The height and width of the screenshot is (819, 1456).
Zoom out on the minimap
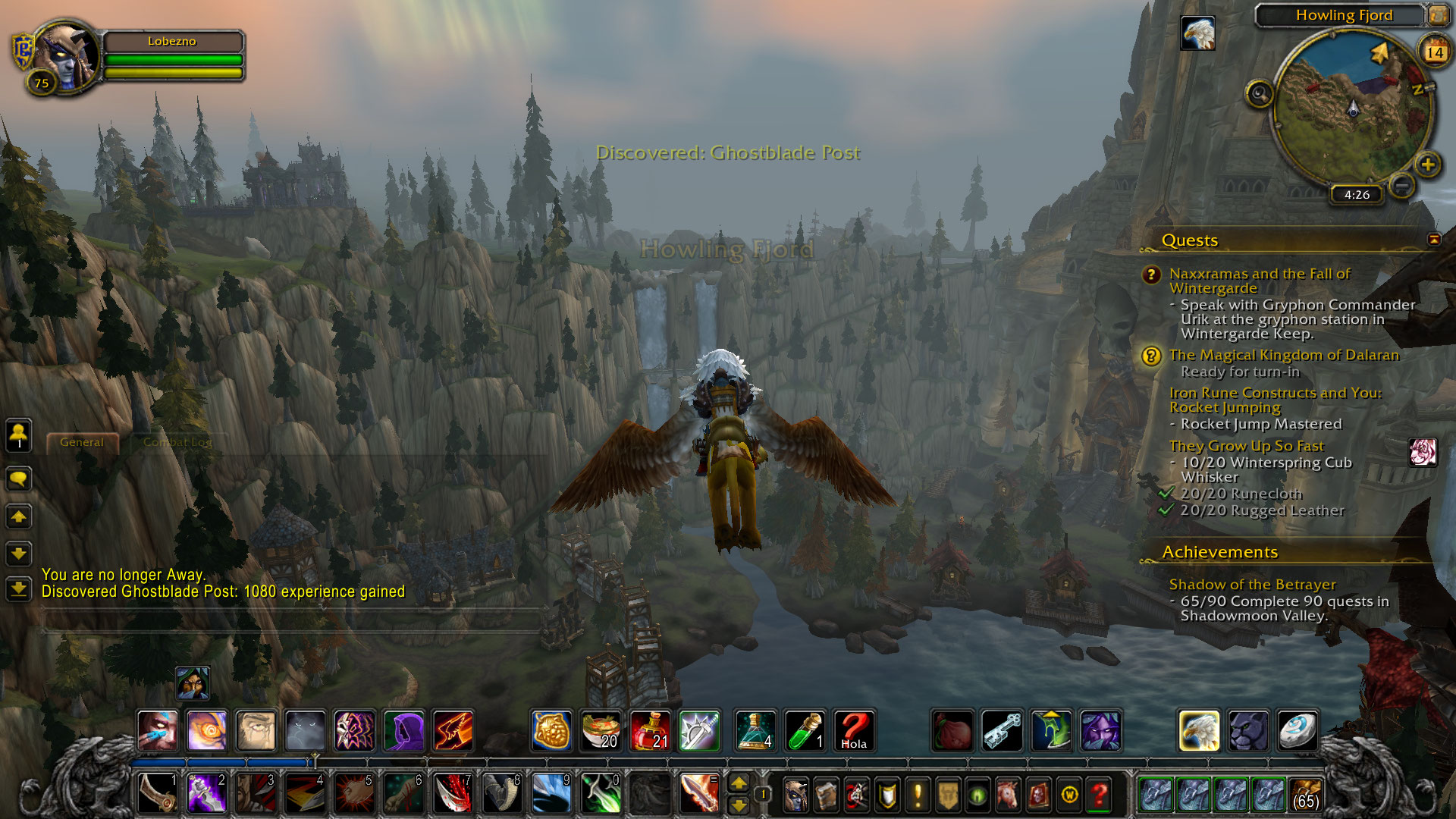1402,185
